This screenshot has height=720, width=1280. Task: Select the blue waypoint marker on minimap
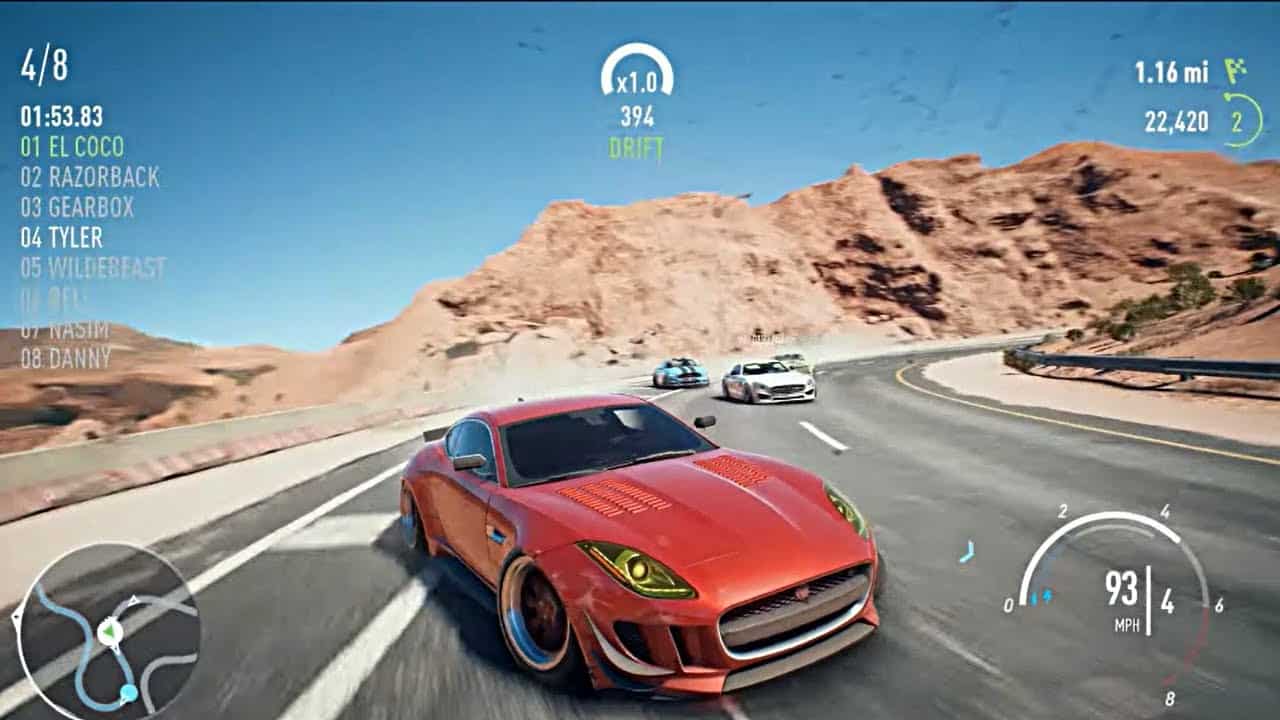tap(128, 689)
